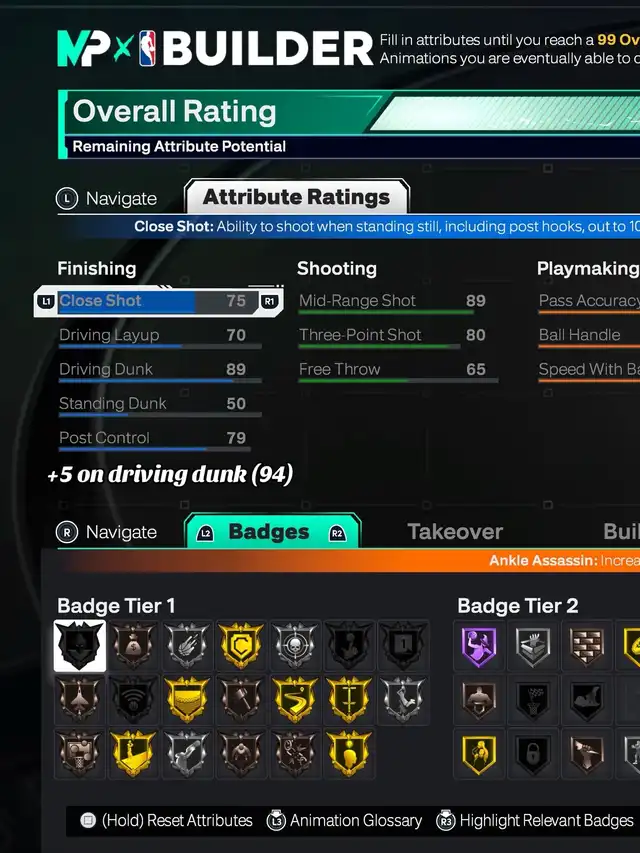This screenshot has width=640, height=853.
Task: Select the Post Control attribute
Action: pos(152,438)
